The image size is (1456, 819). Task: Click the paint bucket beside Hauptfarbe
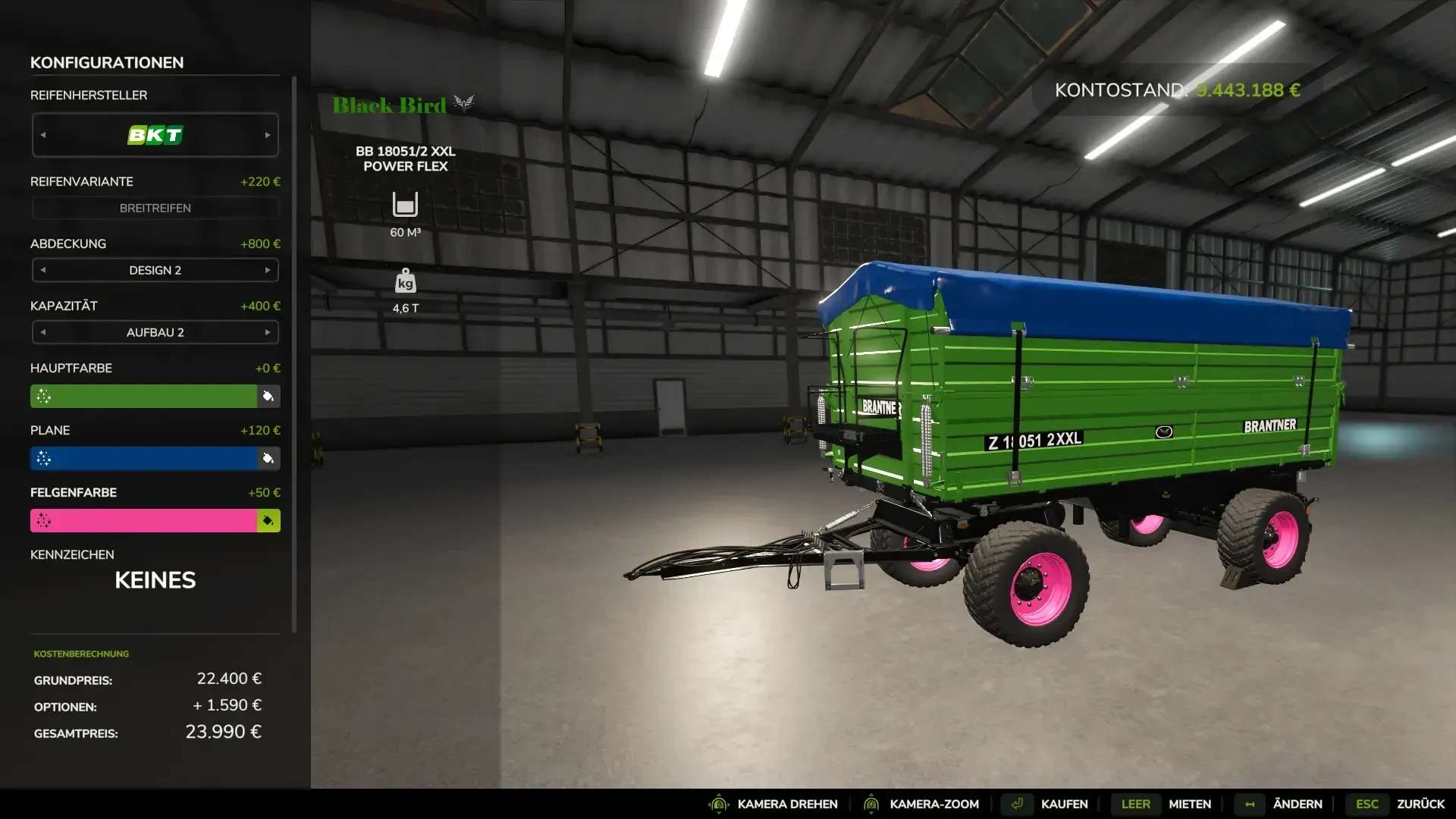(268, 396)
